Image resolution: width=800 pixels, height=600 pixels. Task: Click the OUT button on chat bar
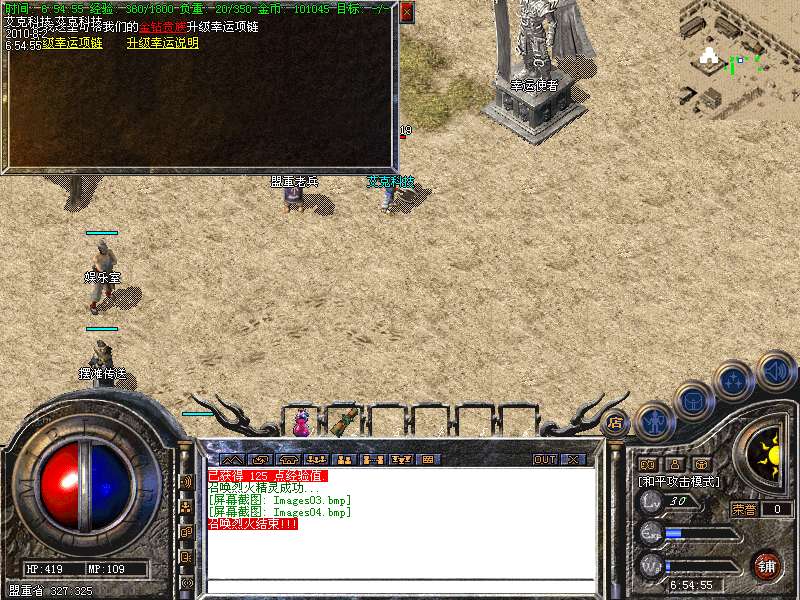click(544, 460)
